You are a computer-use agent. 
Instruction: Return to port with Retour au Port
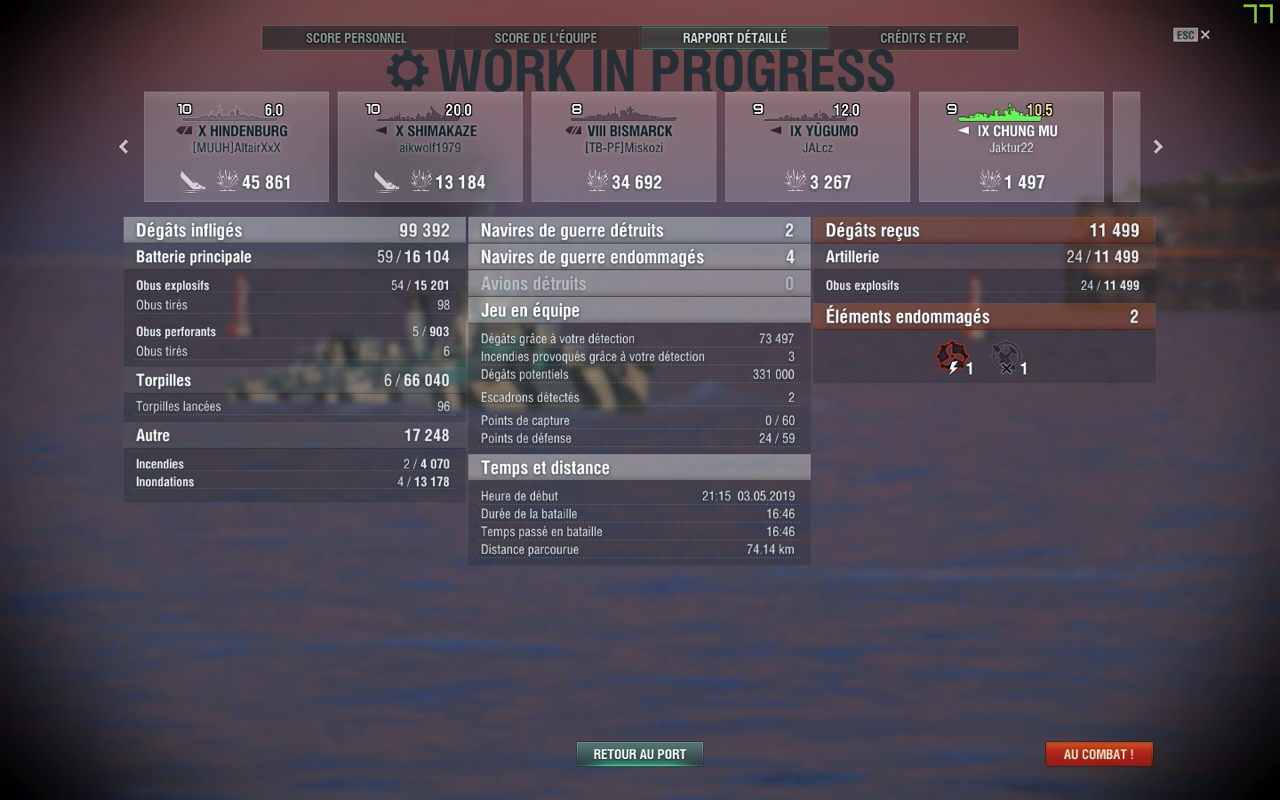640,754
